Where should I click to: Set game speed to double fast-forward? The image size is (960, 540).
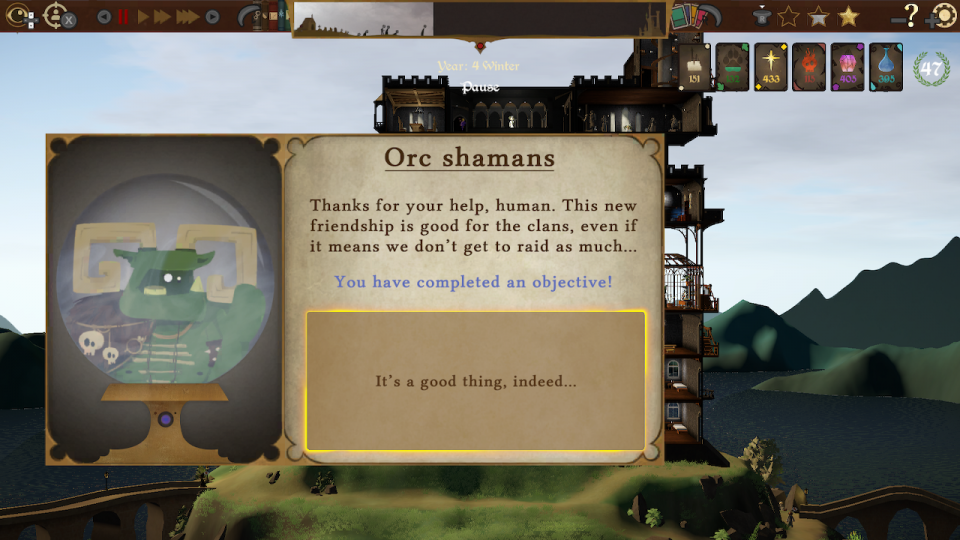[163, 16]
